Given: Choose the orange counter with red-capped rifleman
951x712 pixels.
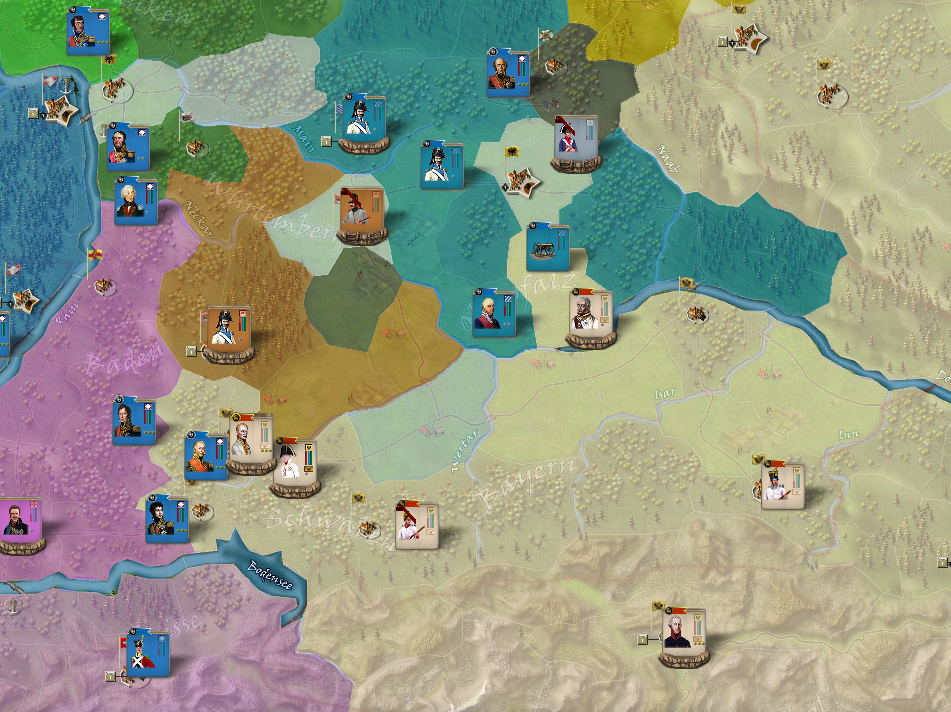Looking at the screenshot, I should coord(360,210).
